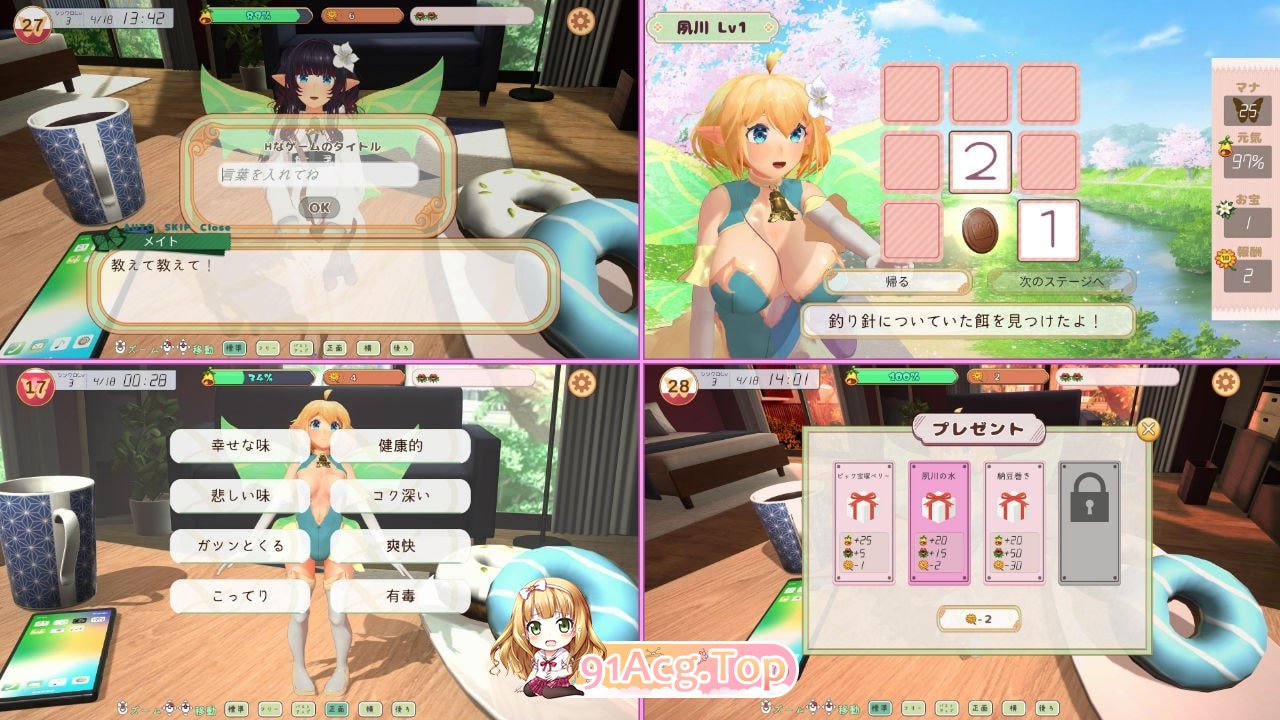Click the bell icon on the mood gauge
The image size is (1280, 720).
[203, 16]
